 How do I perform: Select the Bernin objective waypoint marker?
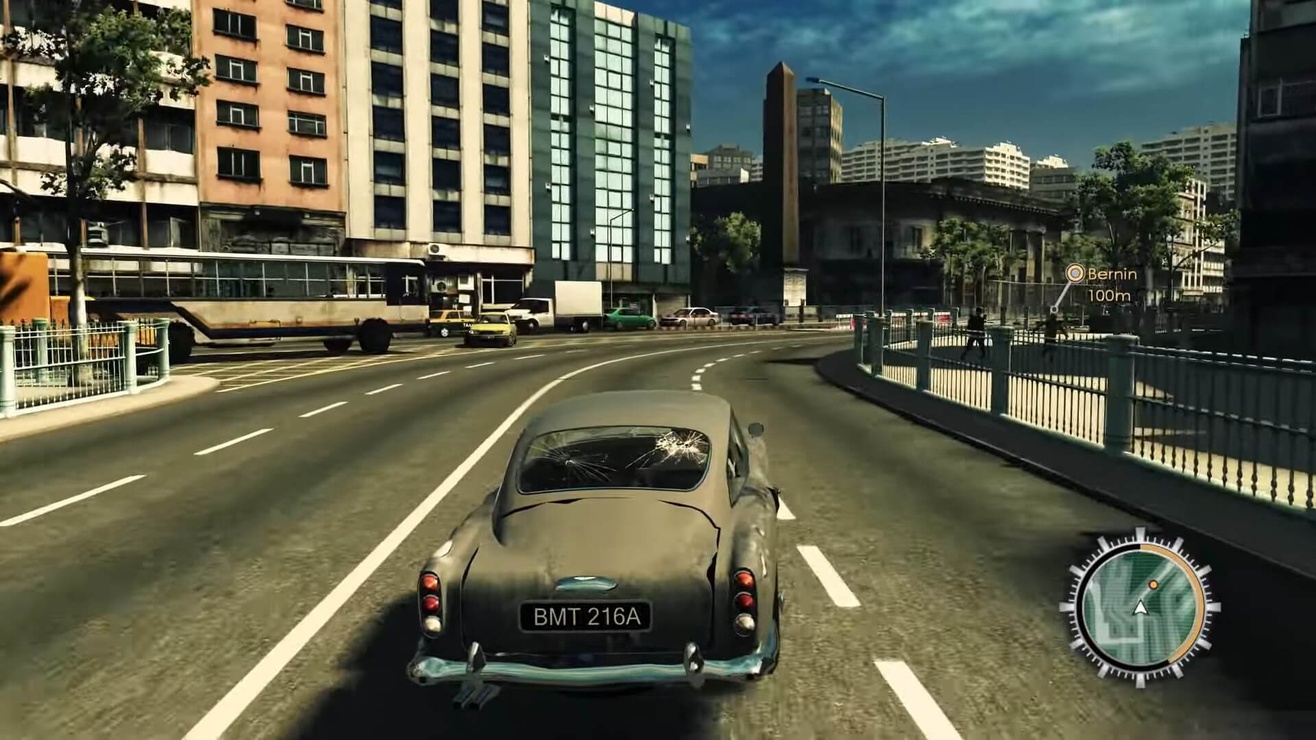(1075, 273)
